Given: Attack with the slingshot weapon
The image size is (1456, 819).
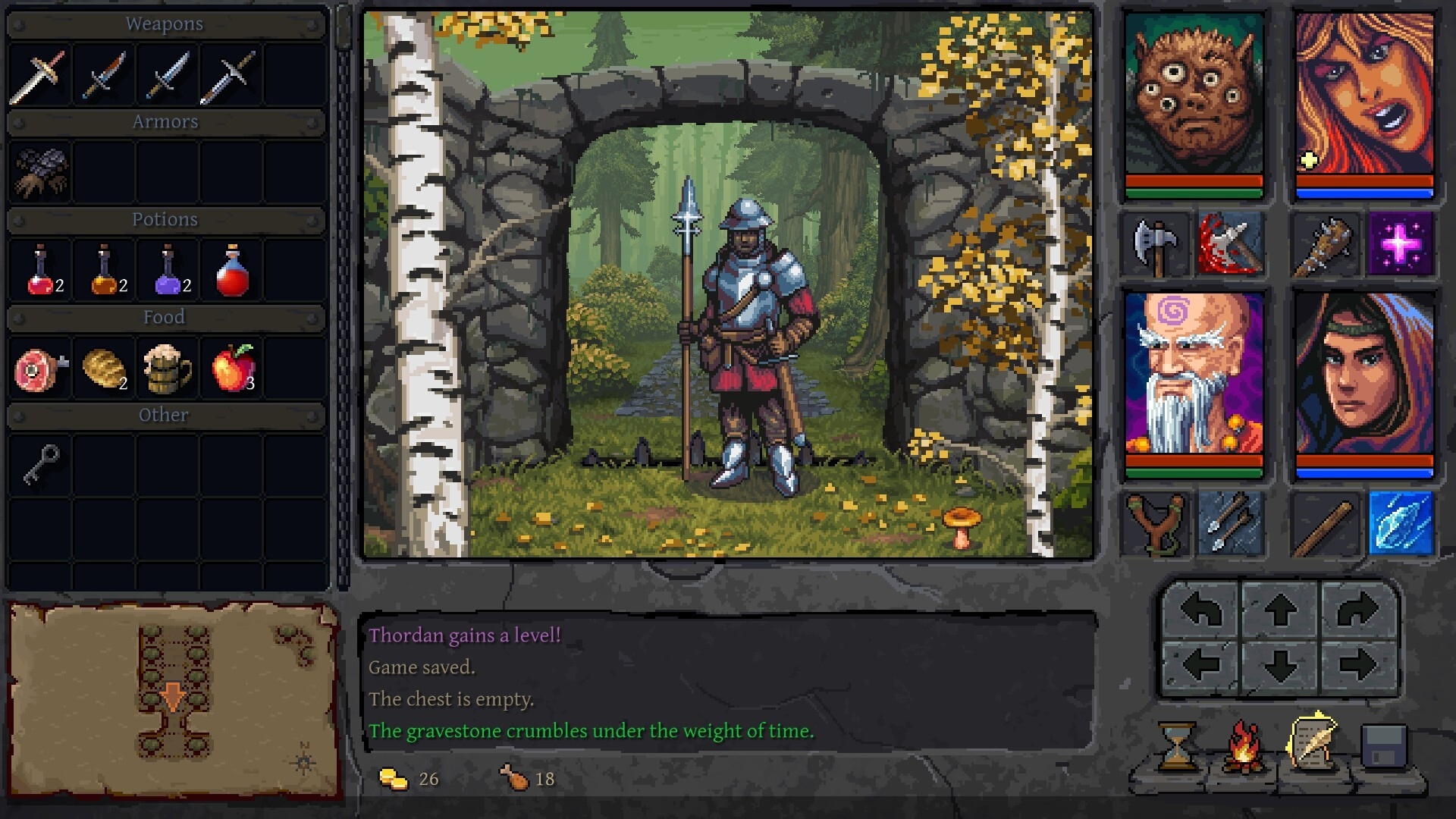Looking at the screenshot, I should pyautogui.click(x=1155, y=523).
